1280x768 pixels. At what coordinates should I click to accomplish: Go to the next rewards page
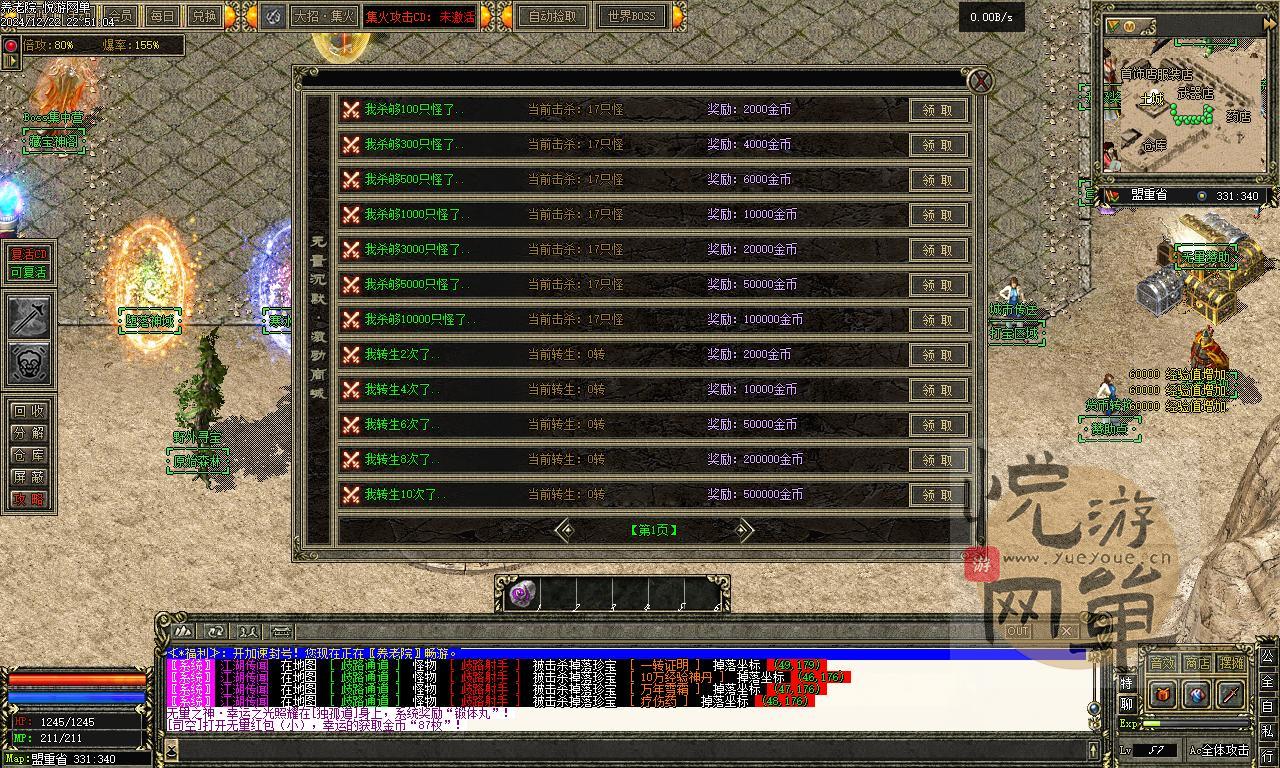(741, 530)
